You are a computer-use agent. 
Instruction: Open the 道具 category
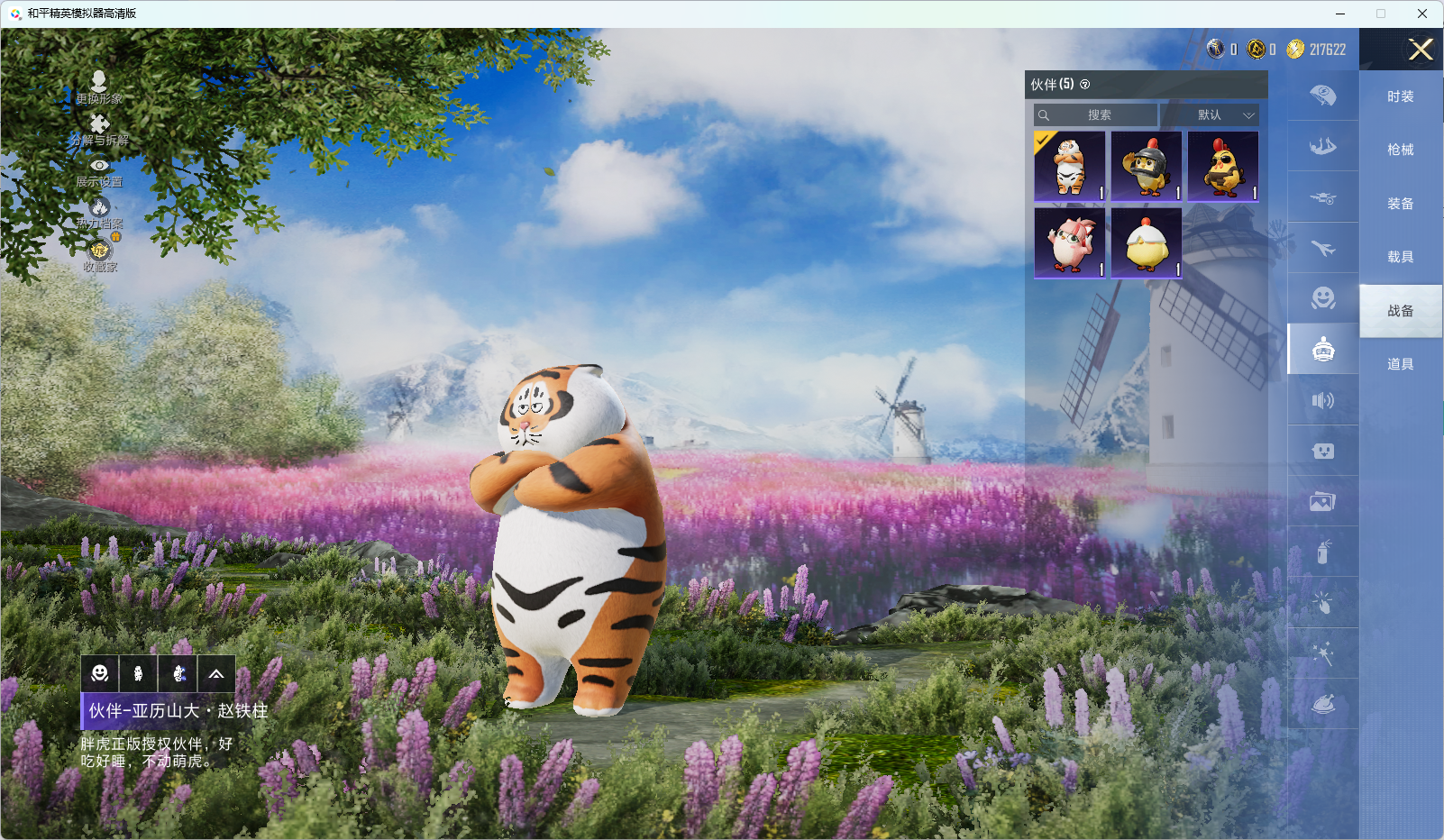[1400, 364]
